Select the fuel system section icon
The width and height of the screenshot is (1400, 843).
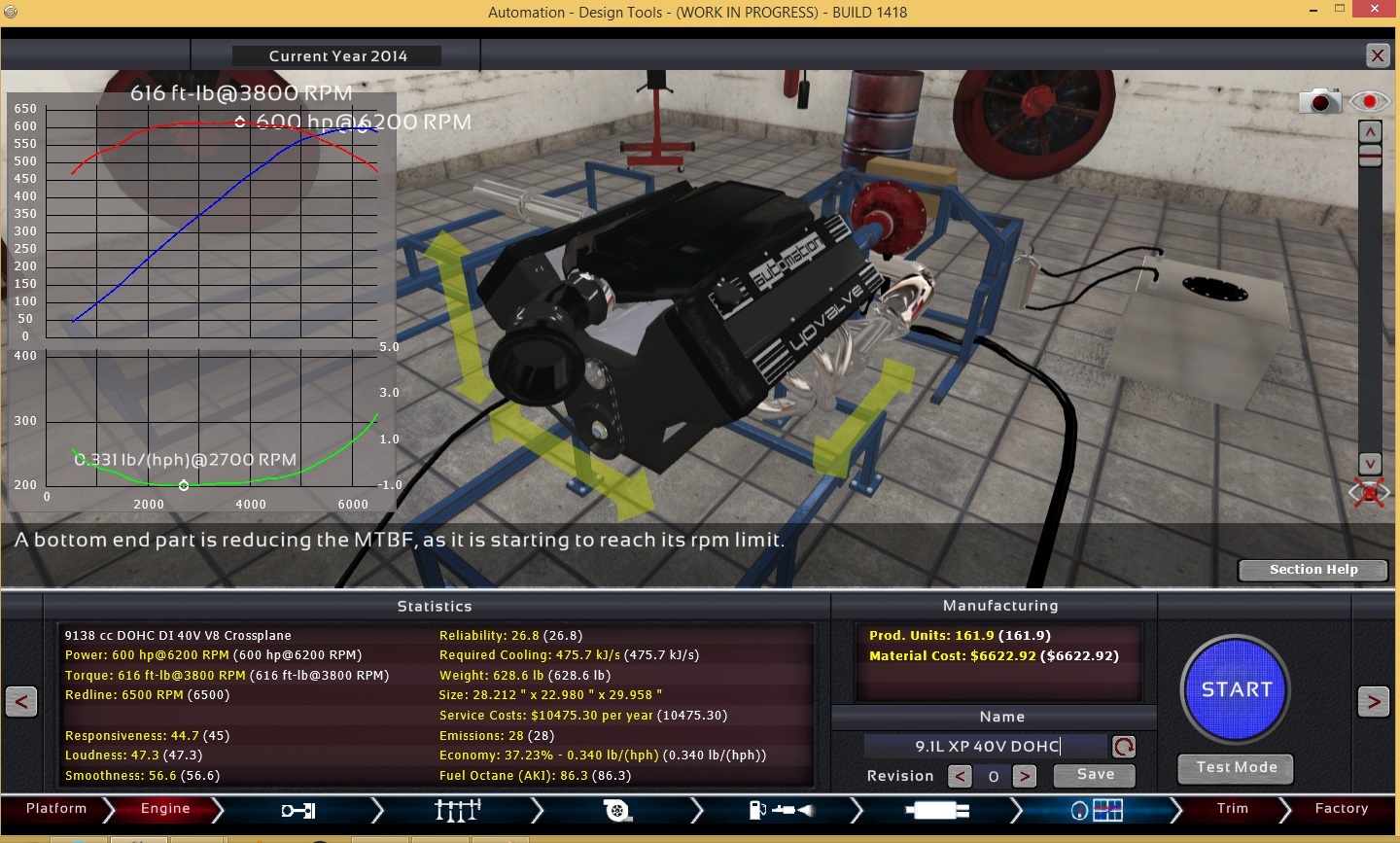pos(780,810)
